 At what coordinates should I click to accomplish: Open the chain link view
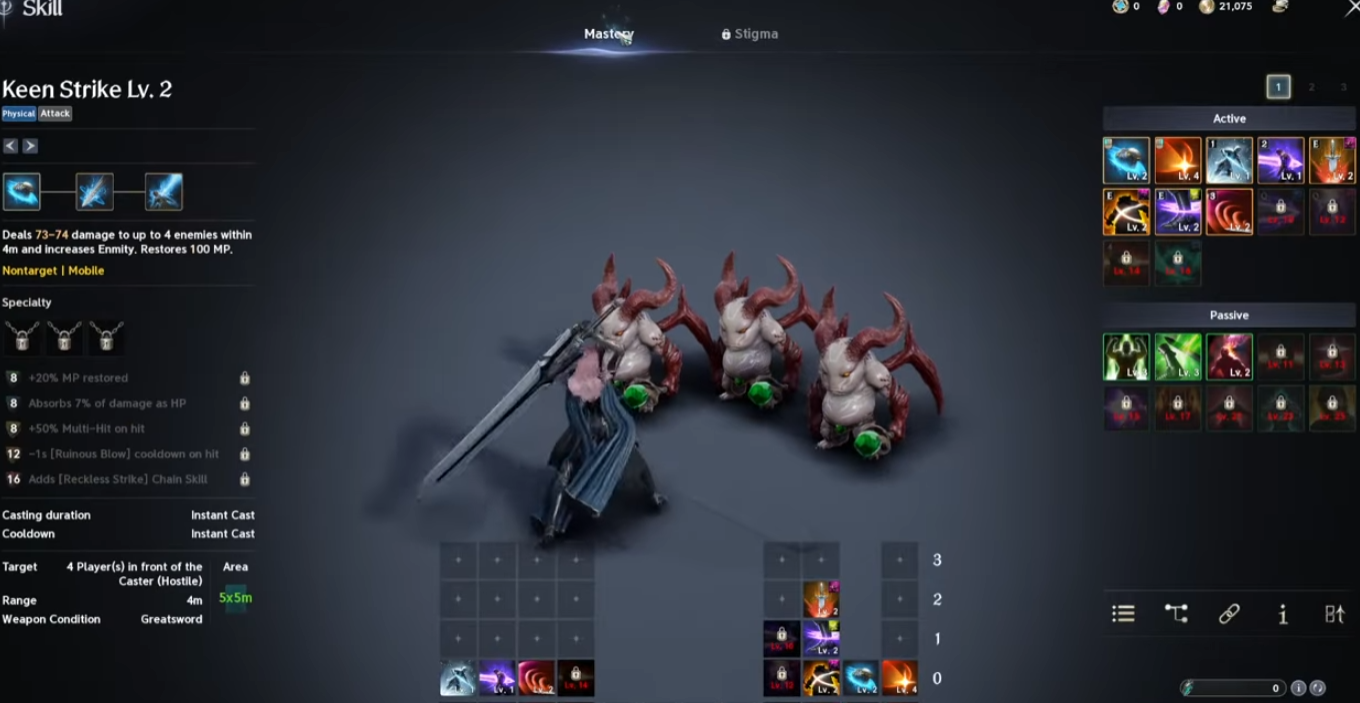click(1229, 614)
